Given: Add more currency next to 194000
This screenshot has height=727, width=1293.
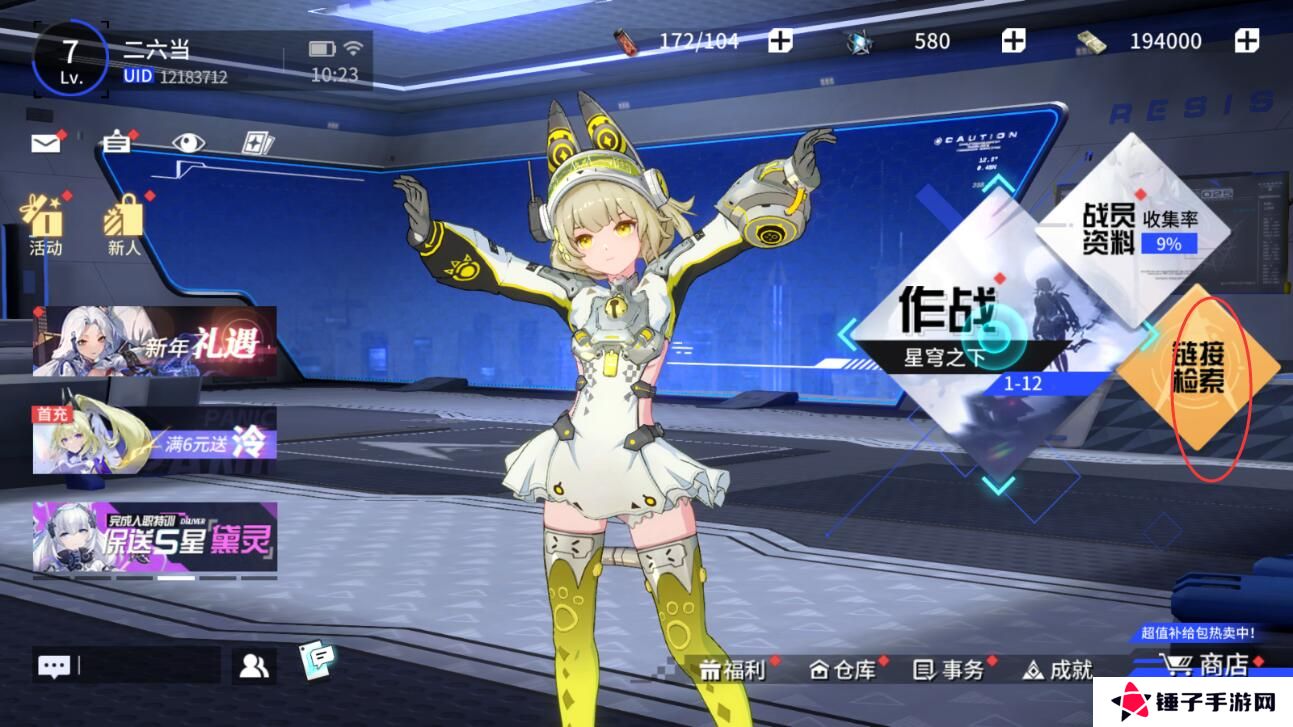Looking at the screenshot, I should [x=1246, y=41].
